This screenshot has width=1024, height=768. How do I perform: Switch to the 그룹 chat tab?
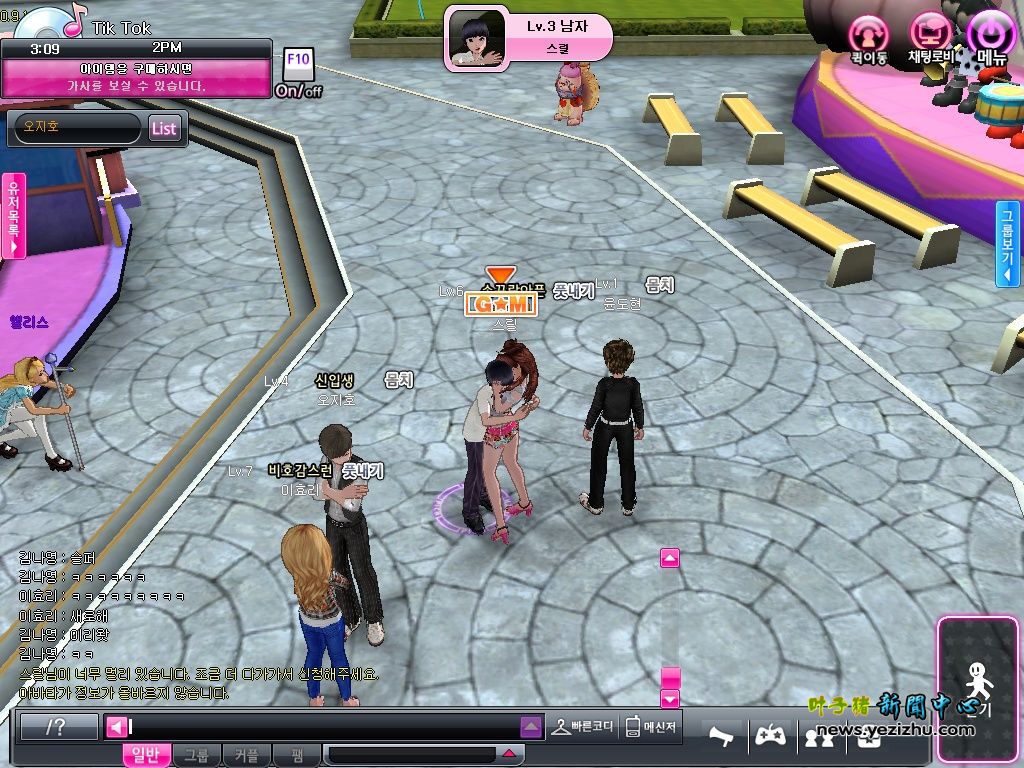click(196, 756)
